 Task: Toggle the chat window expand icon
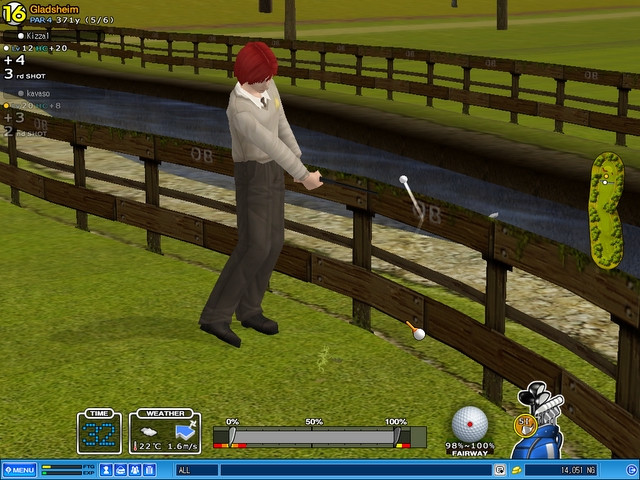click(498, 470)
